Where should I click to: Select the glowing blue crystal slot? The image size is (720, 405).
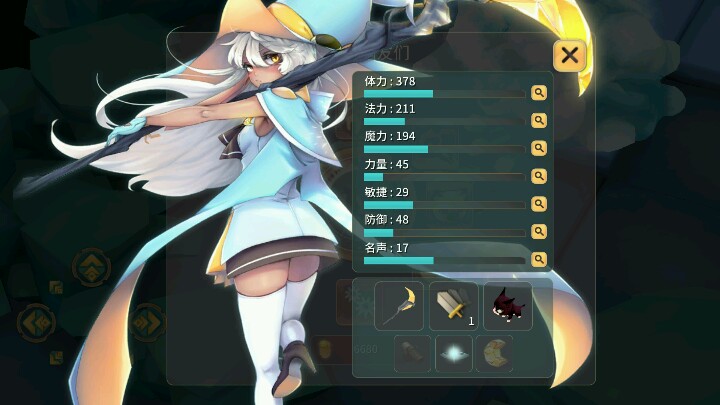click(454, 354)
